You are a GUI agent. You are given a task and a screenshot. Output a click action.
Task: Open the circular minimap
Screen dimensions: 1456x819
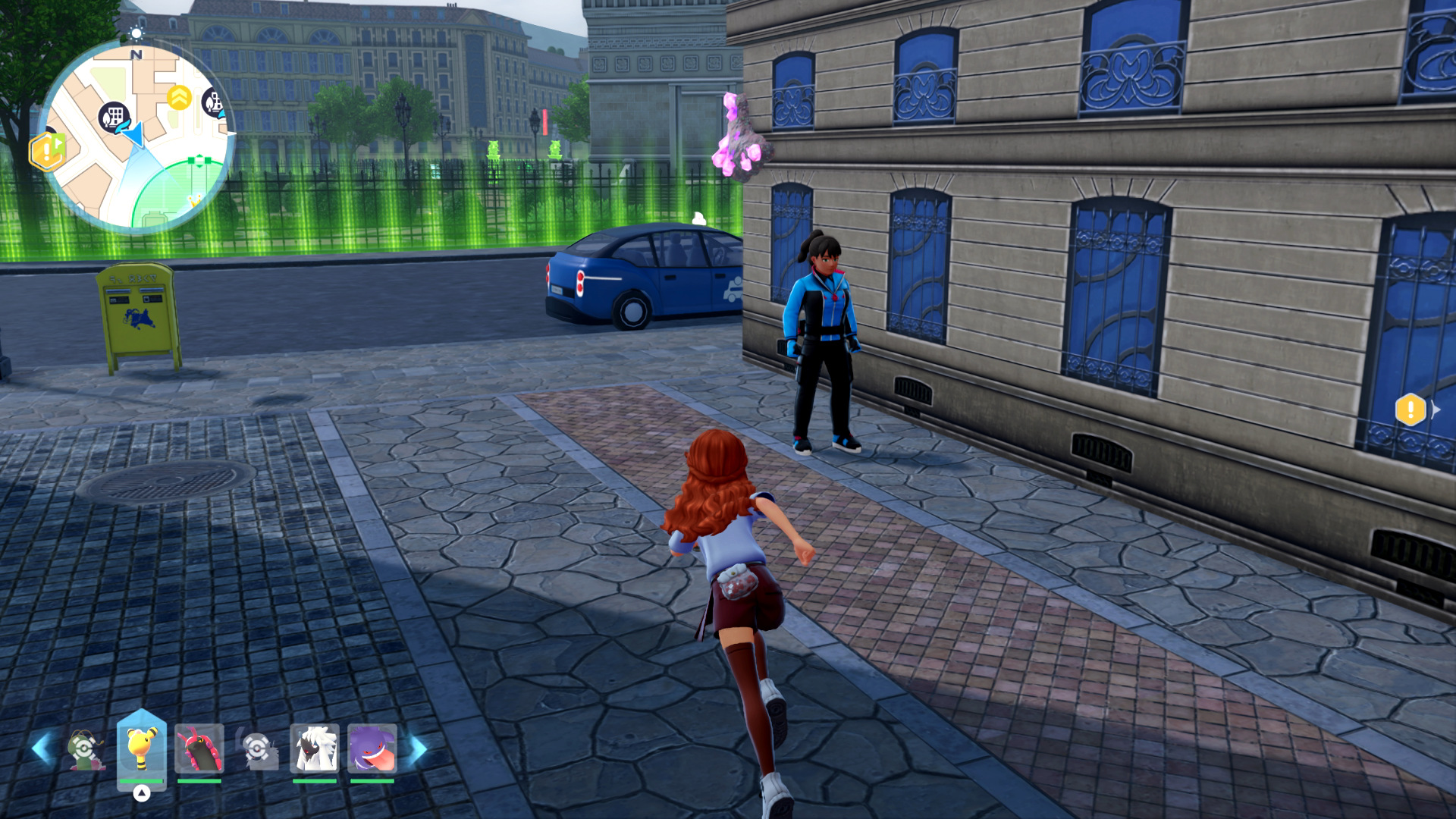click(x=136, y=136)
